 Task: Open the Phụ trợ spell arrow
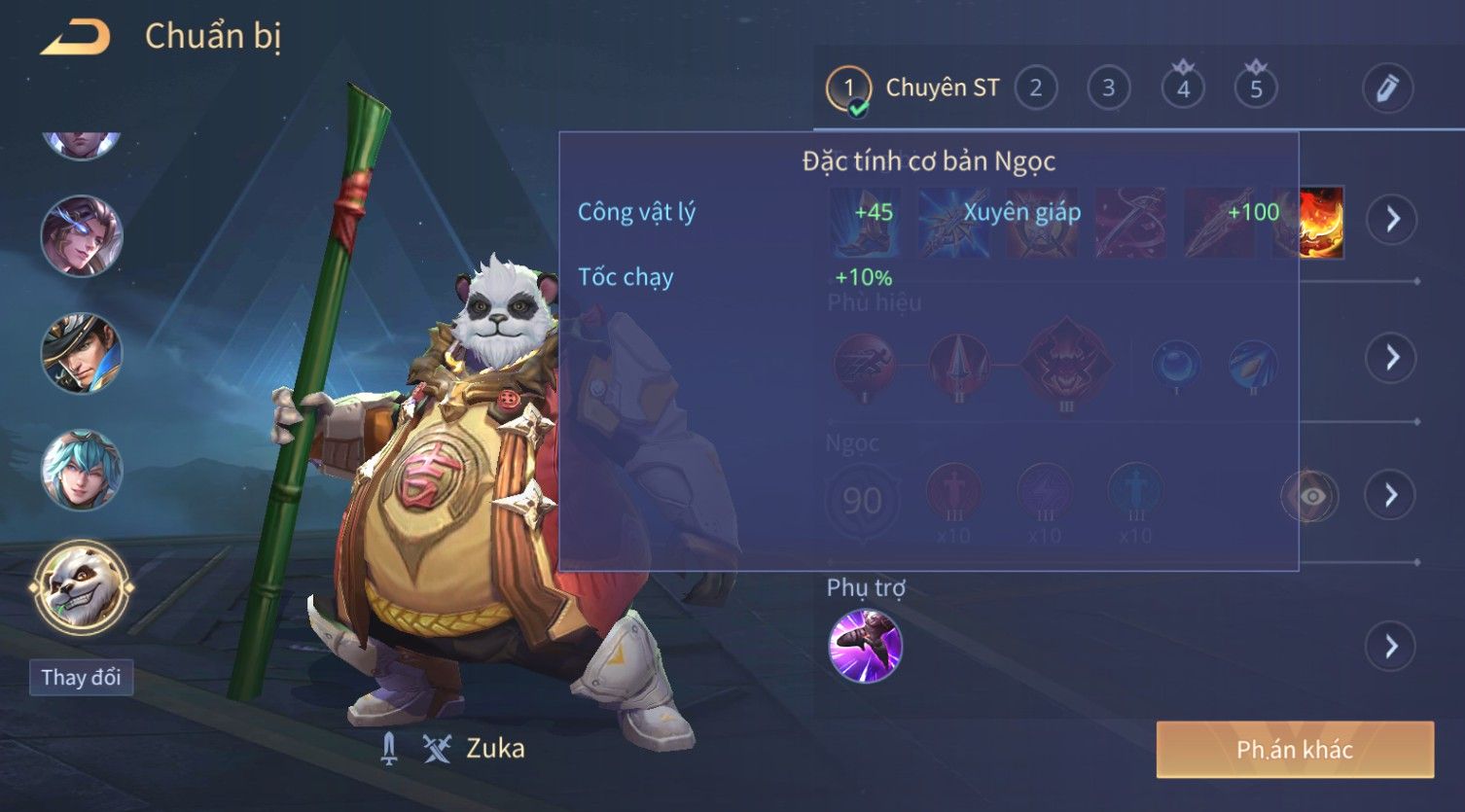tap(1392, 646)
